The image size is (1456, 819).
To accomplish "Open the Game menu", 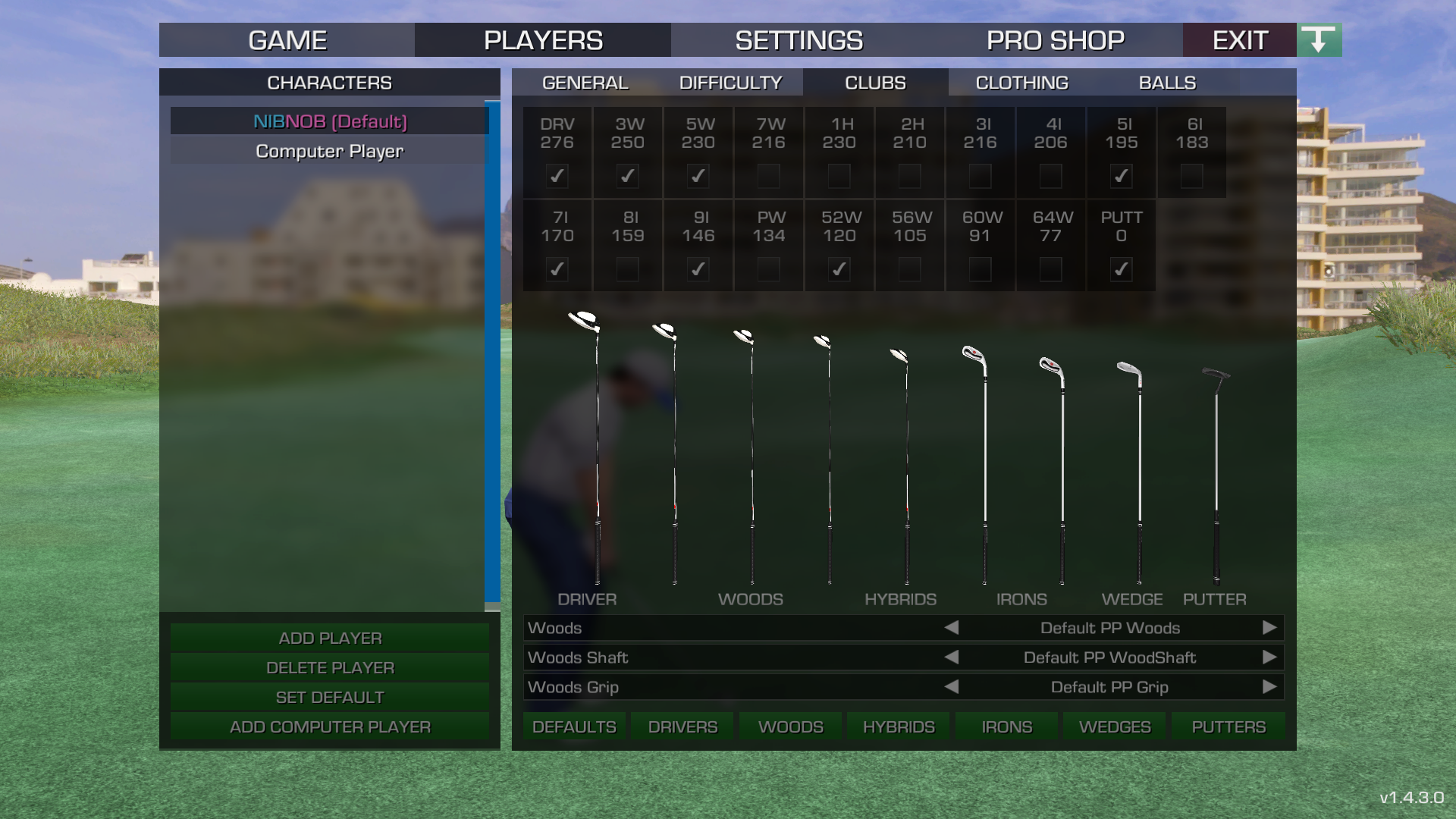I will tap(287, 40).
